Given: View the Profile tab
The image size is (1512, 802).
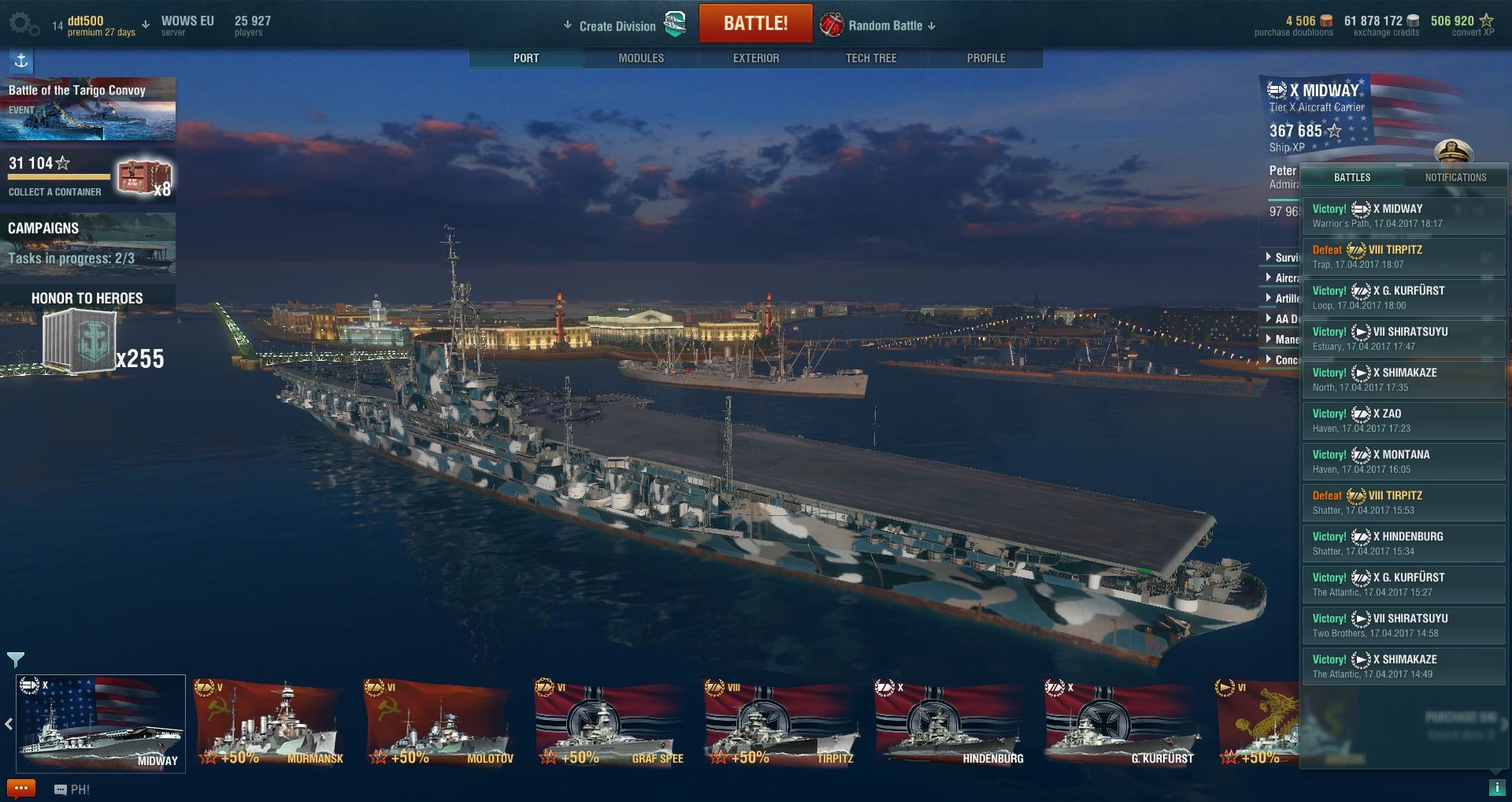Looking at the screenshot, I should click(986, 58).
